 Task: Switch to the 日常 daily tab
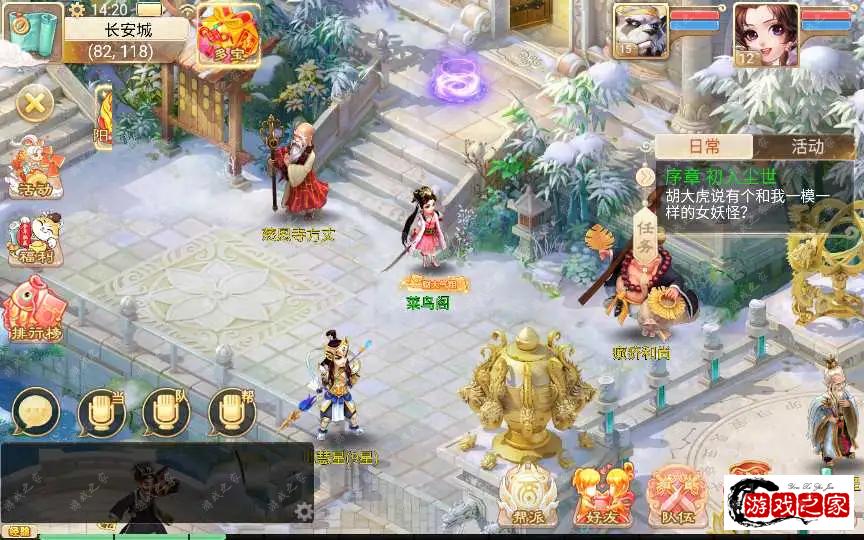point(704,146)
